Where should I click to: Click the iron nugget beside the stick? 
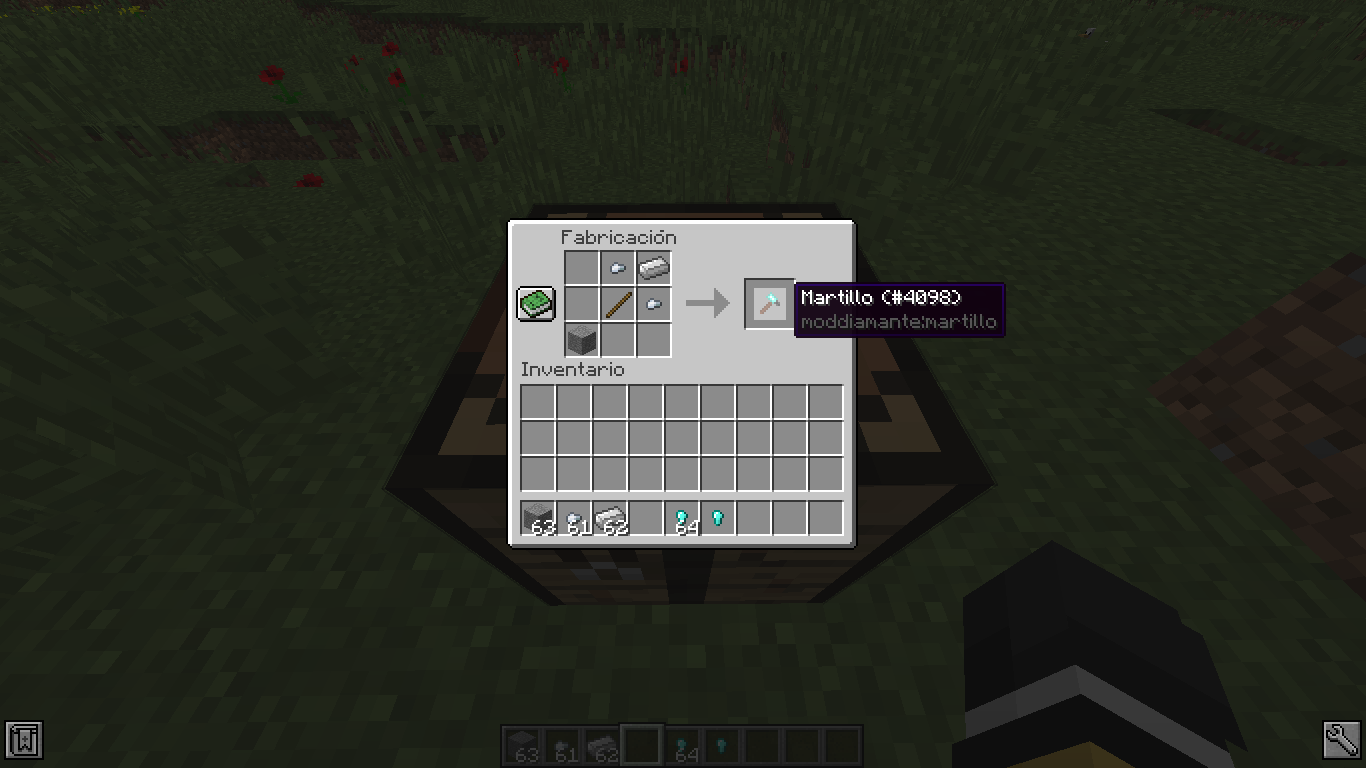click(x=653, y=303)
